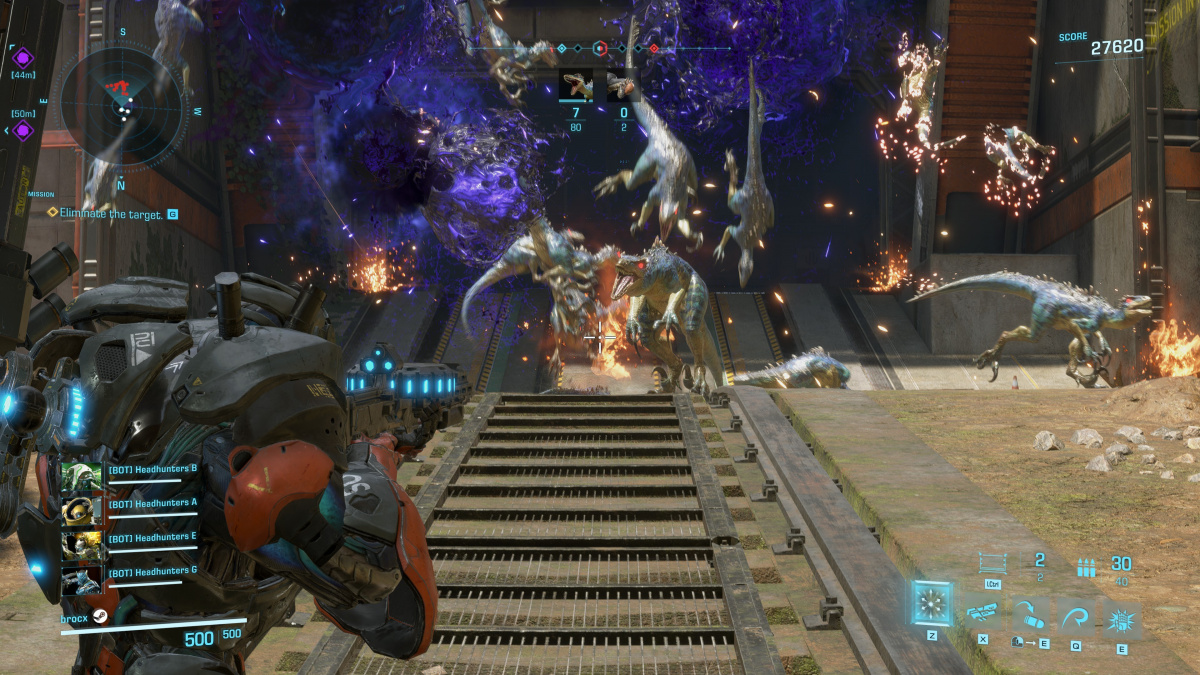Activate the highlighted starburst overdrive ability
The width and height of the screenshot is (1200, 675).
tap(933, 603)
